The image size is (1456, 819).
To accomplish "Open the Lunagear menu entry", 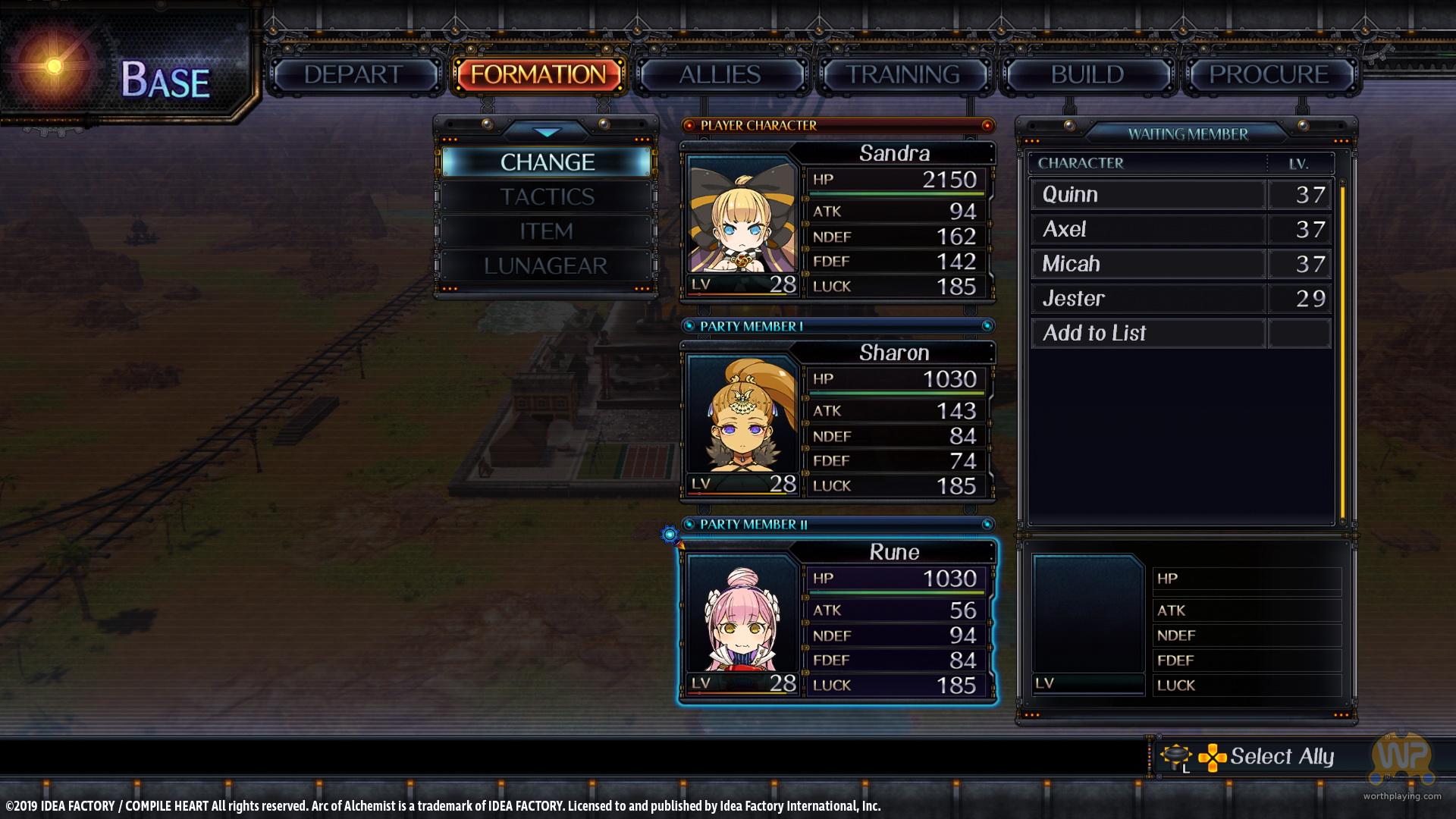I will [x=547, y=266].
